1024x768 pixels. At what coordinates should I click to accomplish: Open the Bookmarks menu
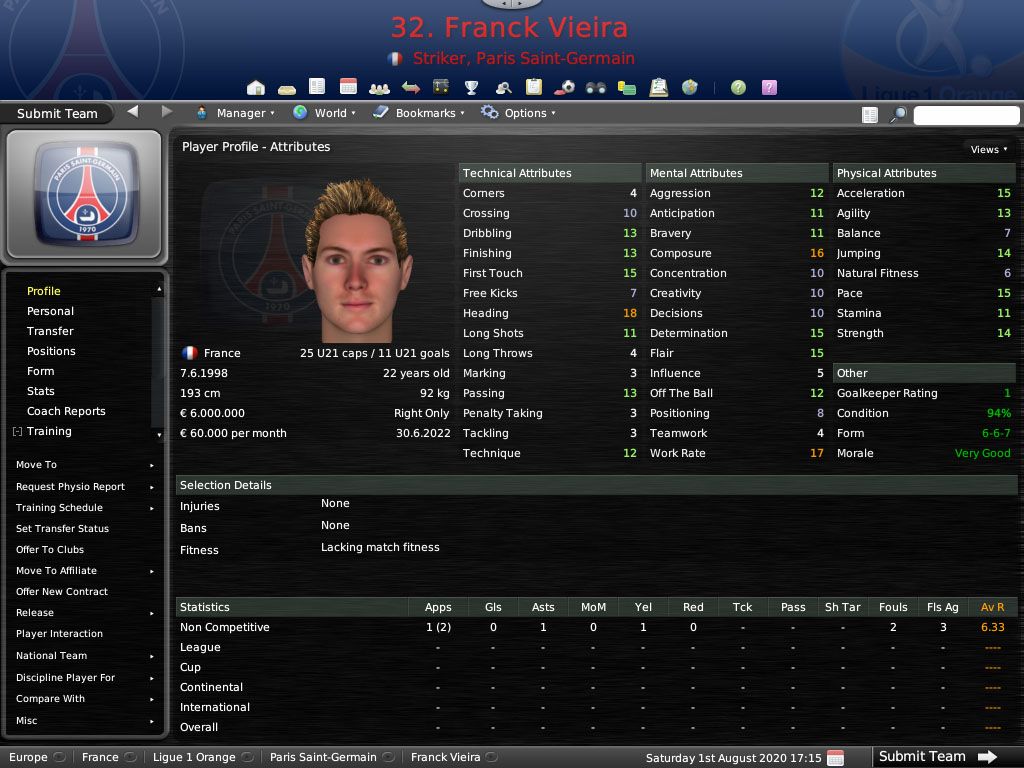tap(419, 113)
